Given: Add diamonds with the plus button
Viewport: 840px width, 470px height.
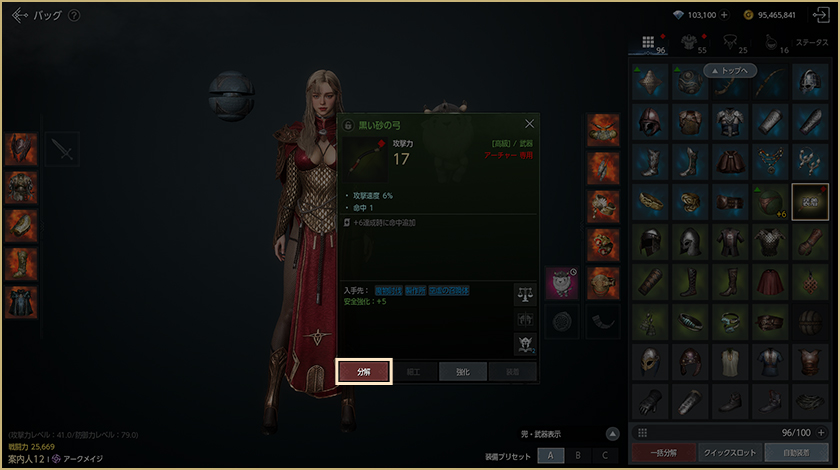Looking at the screenshot, I should click(723, 15).
